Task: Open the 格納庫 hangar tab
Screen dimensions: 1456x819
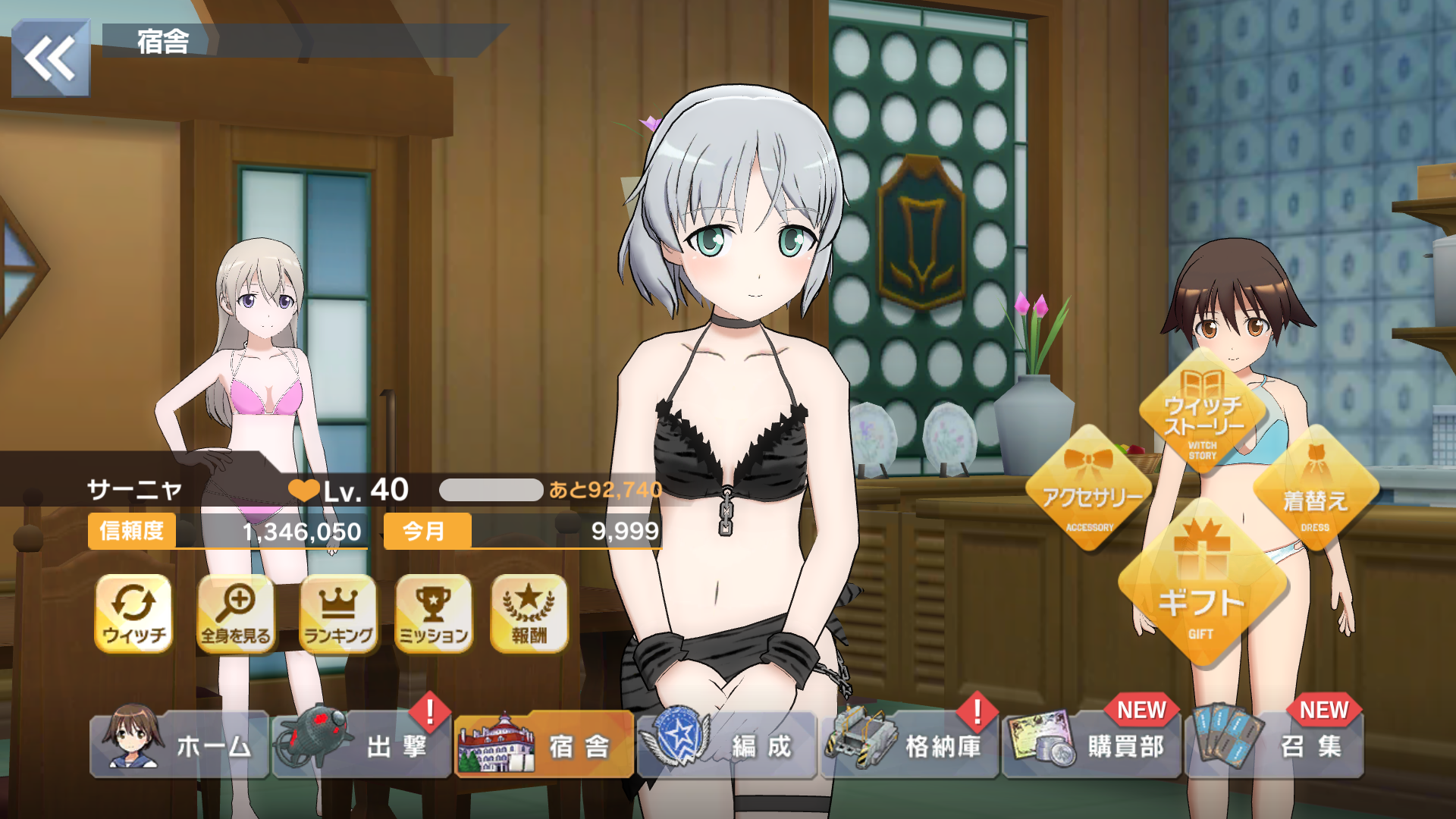Action: pyautogui.click(x=909, y=745)
